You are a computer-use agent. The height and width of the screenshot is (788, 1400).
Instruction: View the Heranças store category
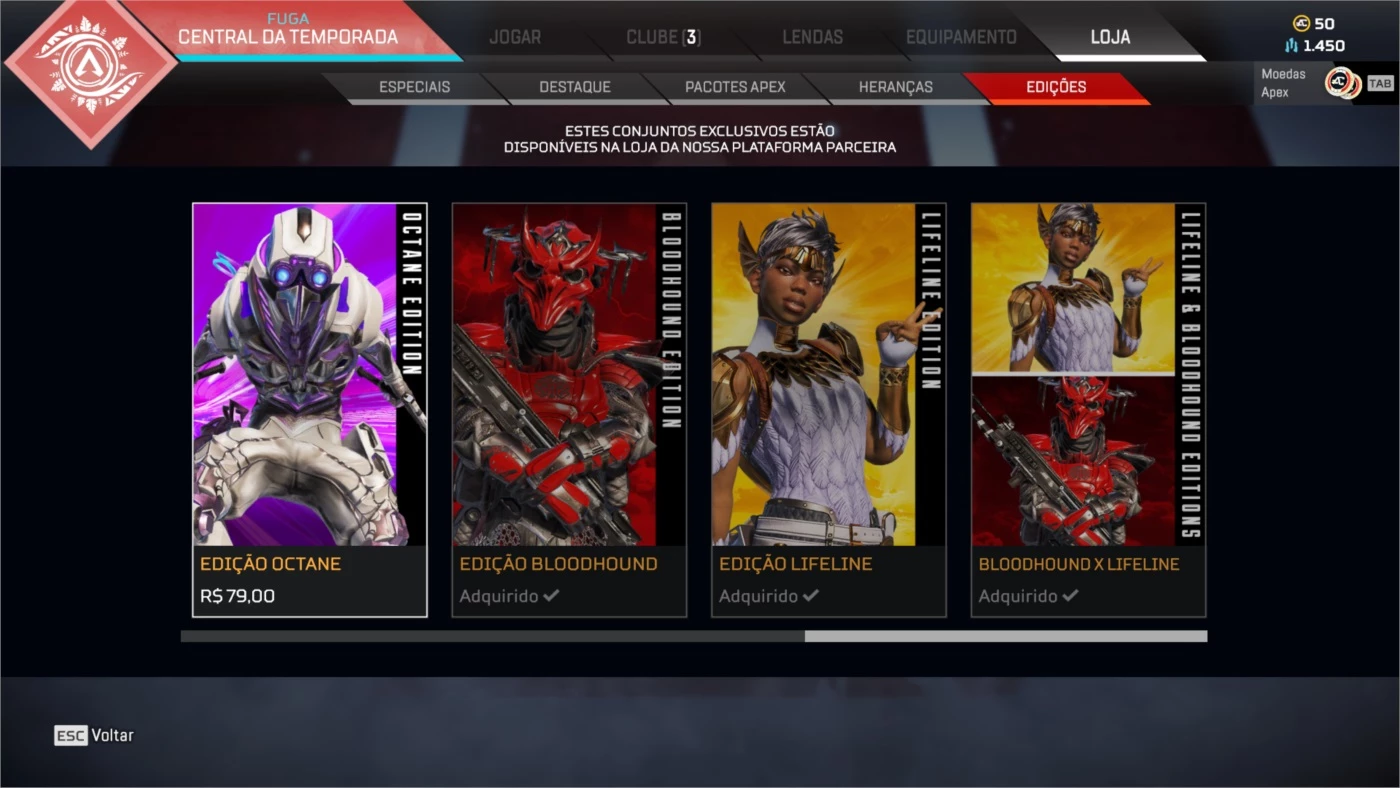click(895, 87)
